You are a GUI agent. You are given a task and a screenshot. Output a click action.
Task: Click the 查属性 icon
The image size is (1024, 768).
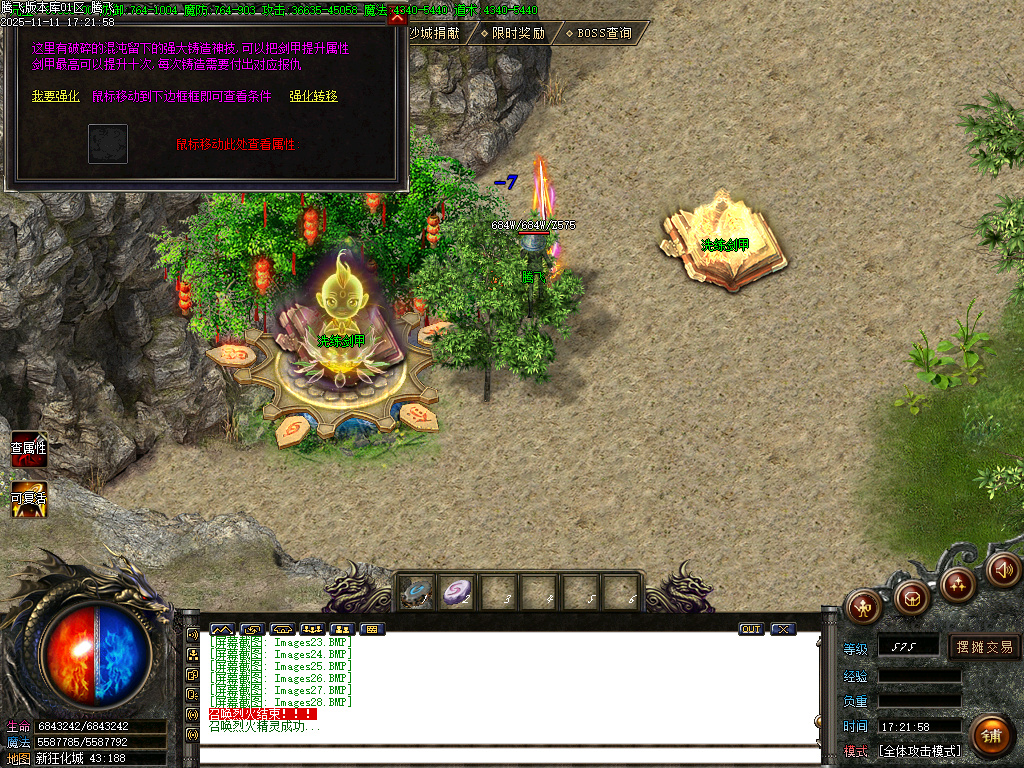click(x=28, y=453)
